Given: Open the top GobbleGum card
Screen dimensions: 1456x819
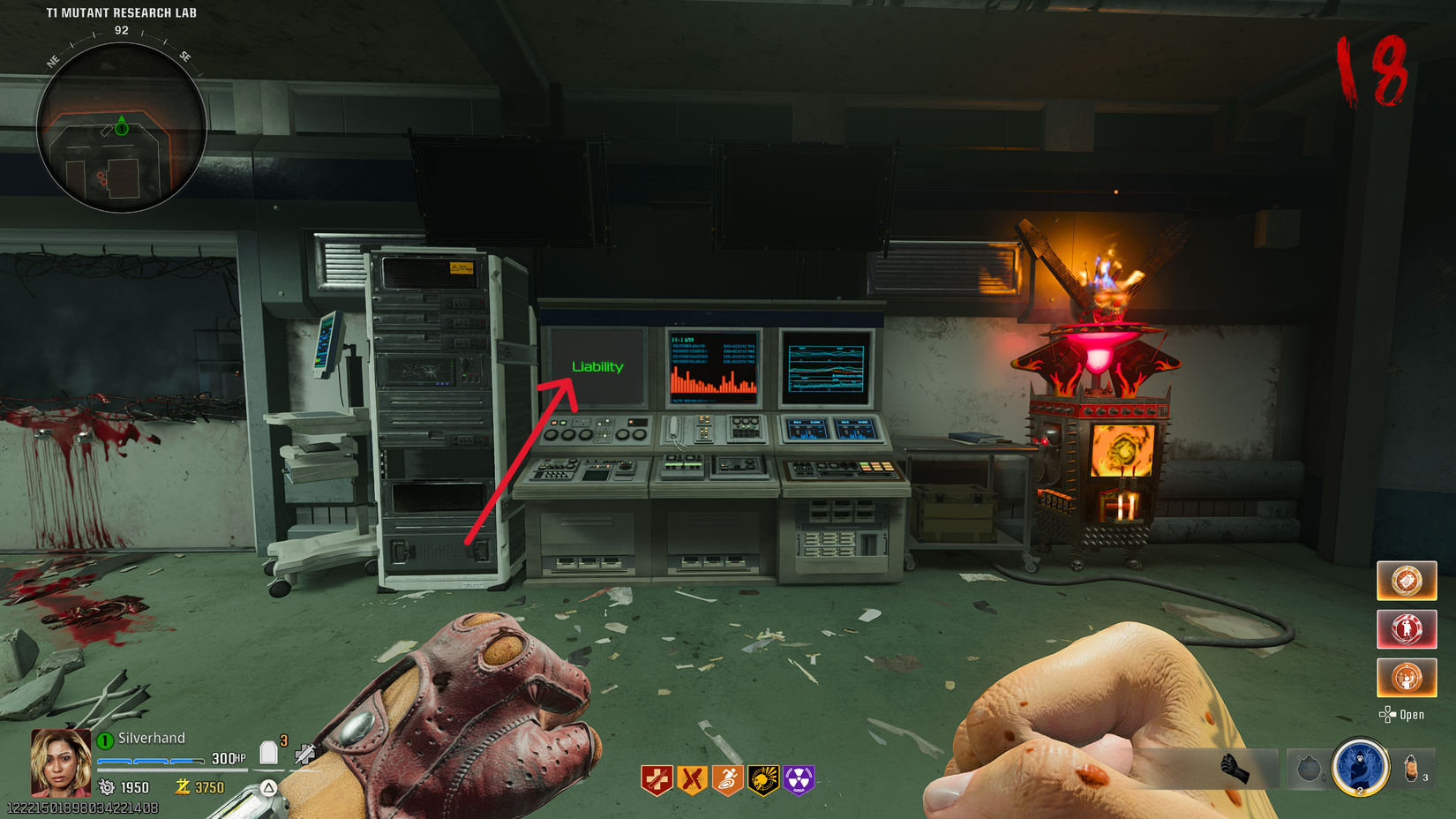Looking at the screenshot, I should pos(1407,581).
